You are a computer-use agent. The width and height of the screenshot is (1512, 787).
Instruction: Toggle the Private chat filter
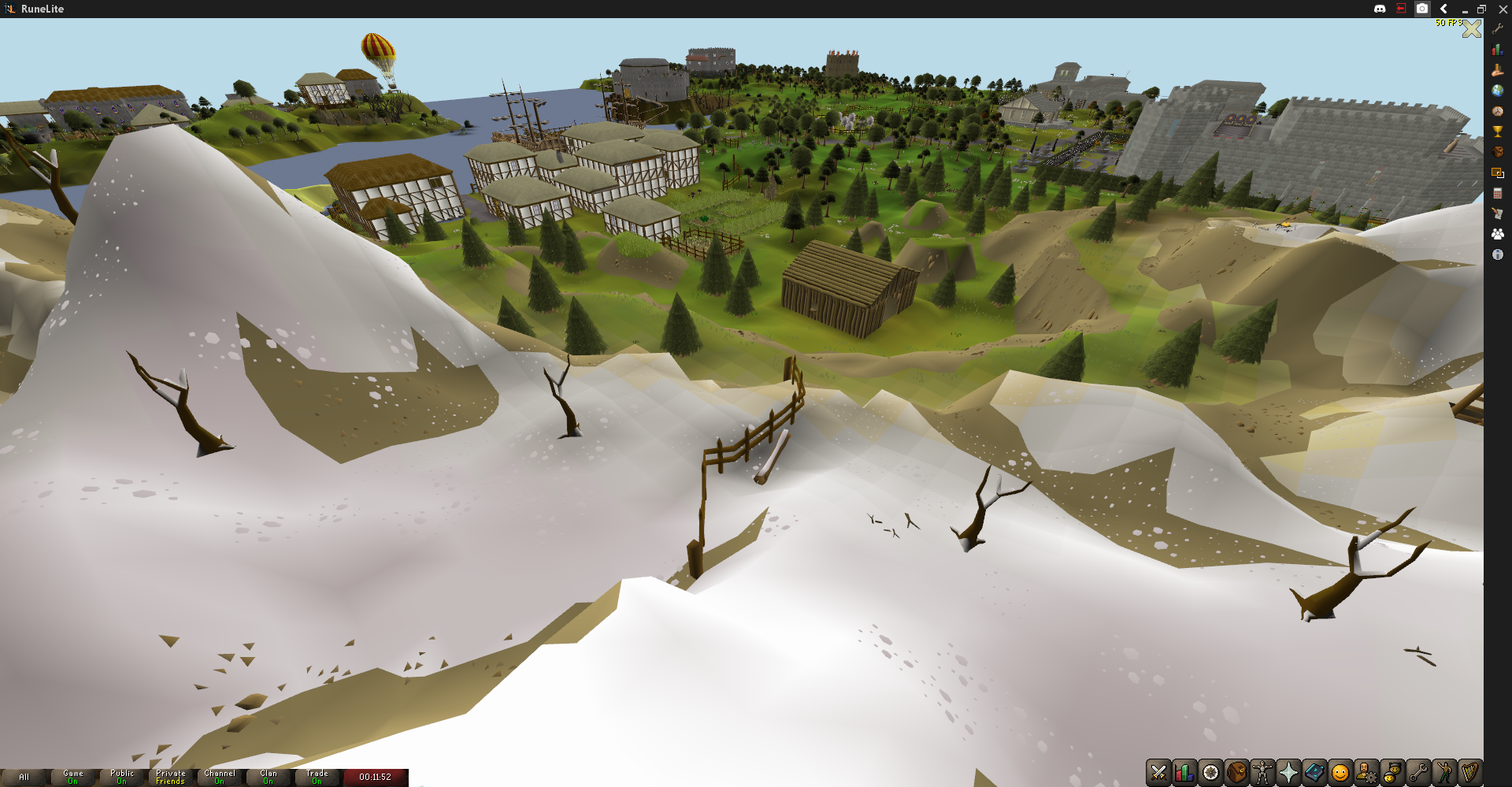[171, 778]
